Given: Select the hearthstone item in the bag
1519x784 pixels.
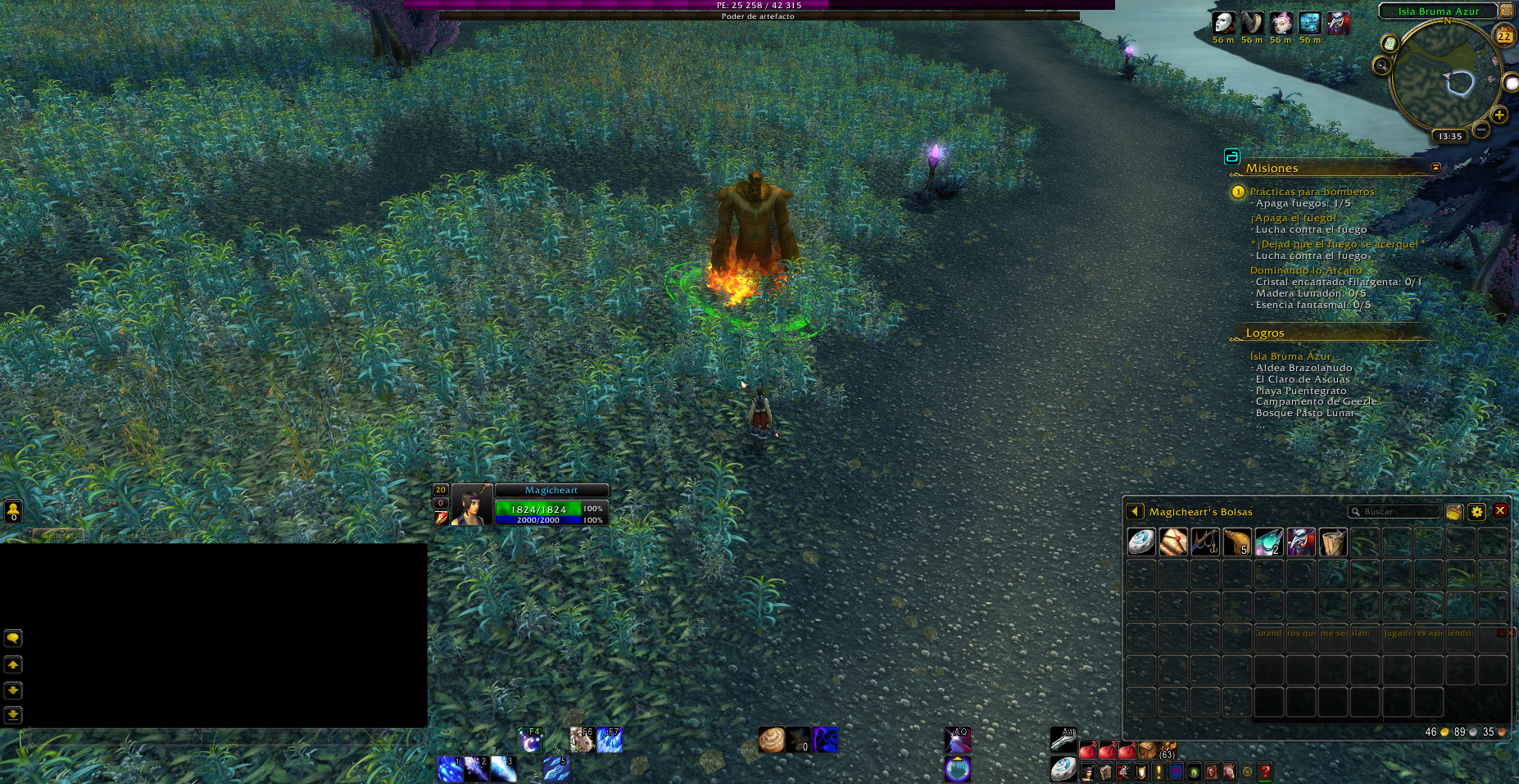Looking at the screenshot, I should 1140,542.
